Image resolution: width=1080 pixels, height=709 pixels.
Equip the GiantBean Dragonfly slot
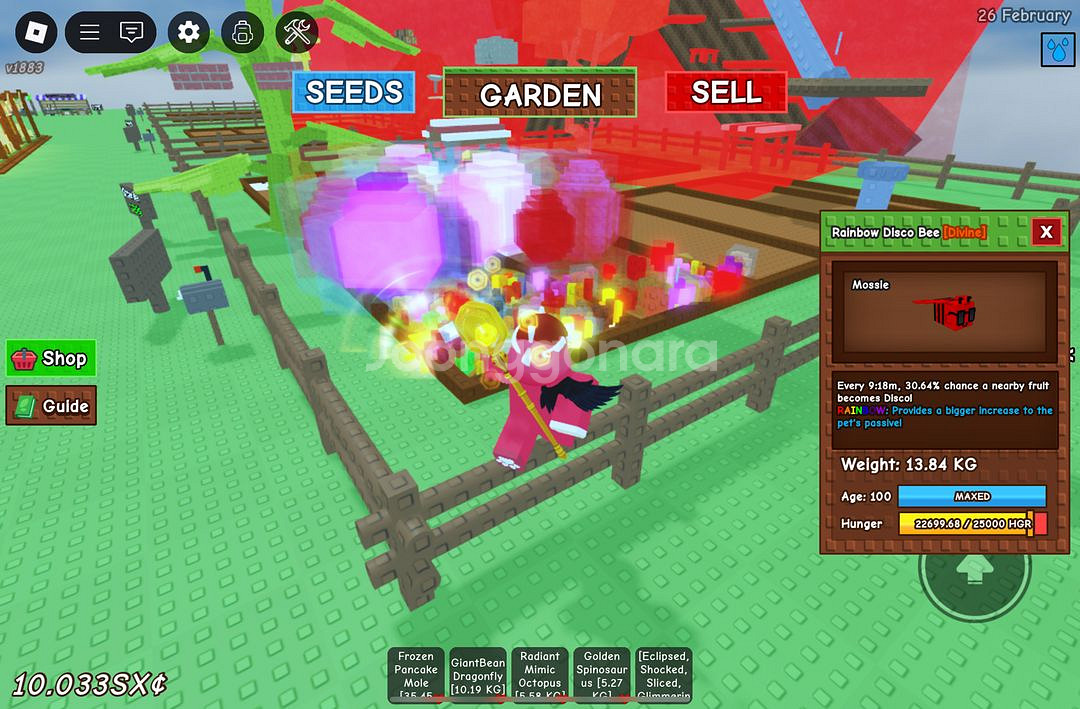tap(478, 676)
